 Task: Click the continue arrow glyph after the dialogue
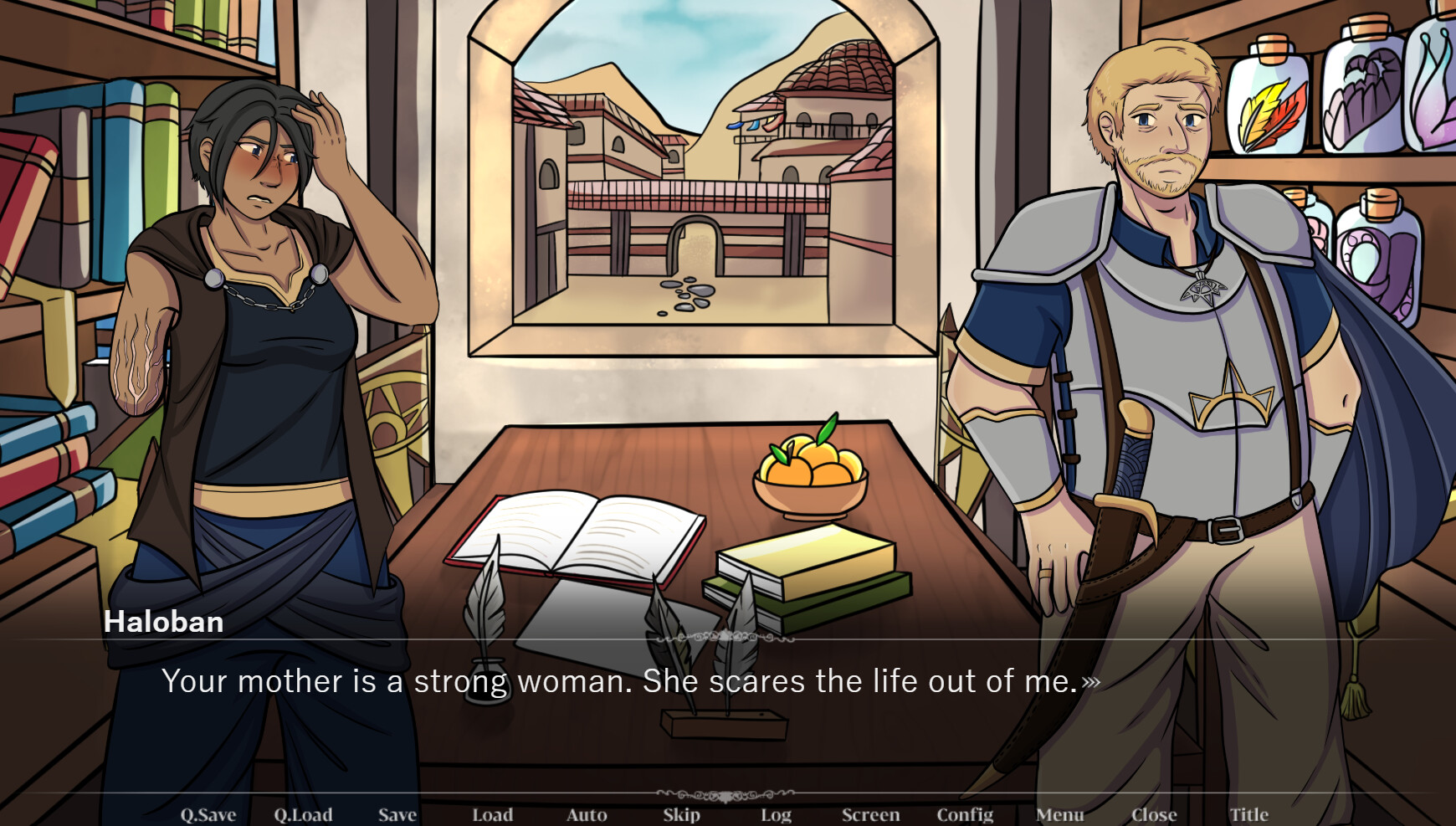[x=1092, y=683]
